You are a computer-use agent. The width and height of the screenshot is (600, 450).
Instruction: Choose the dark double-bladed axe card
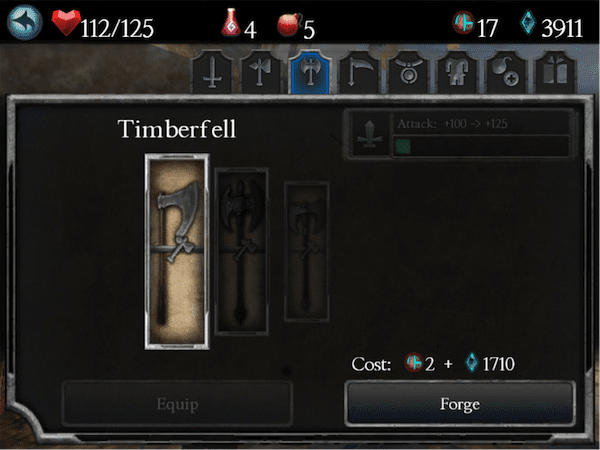(x=244, y=249)
